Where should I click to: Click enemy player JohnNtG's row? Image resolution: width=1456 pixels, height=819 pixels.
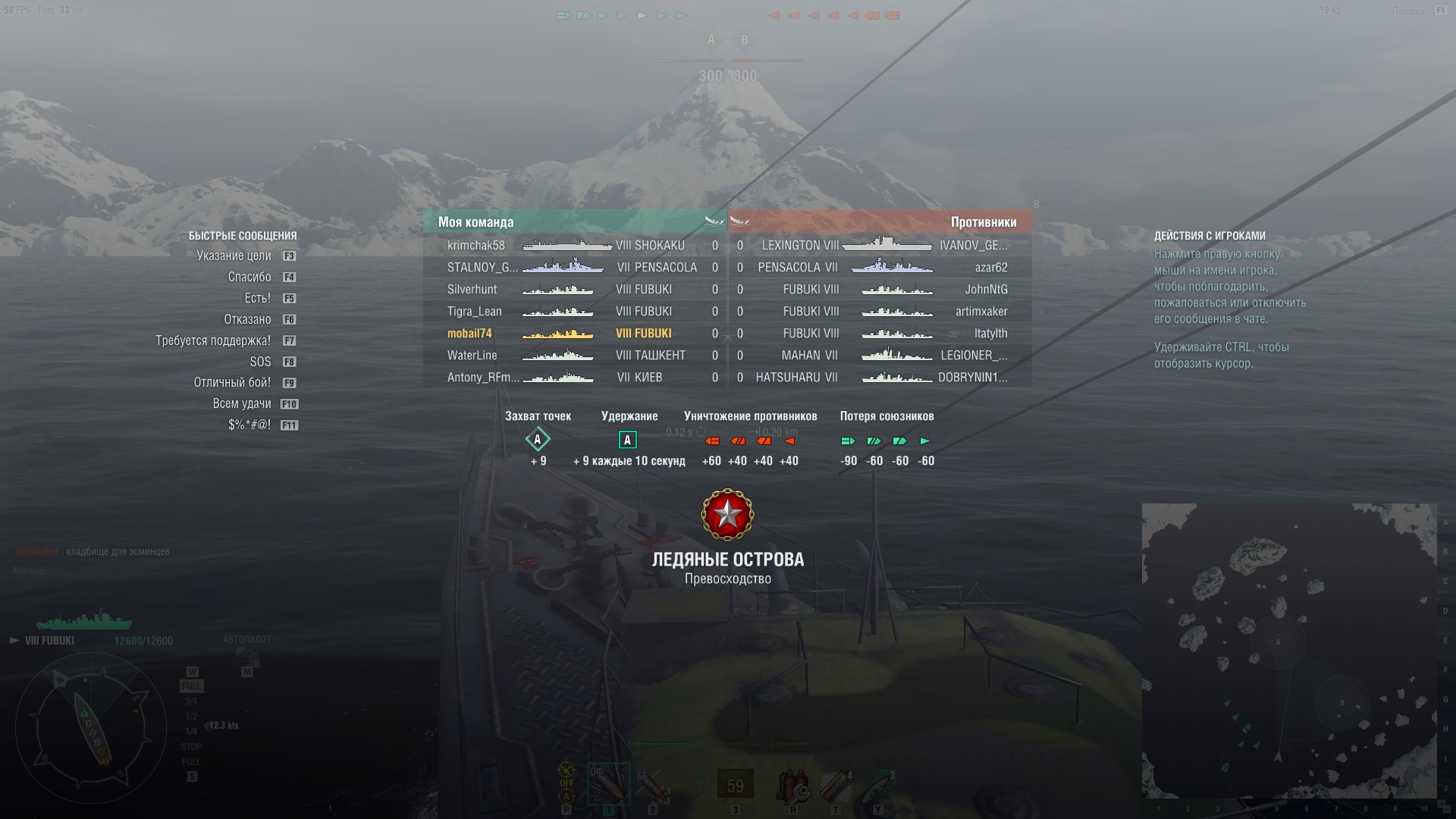pyautogui.click(x=986, y=290)
